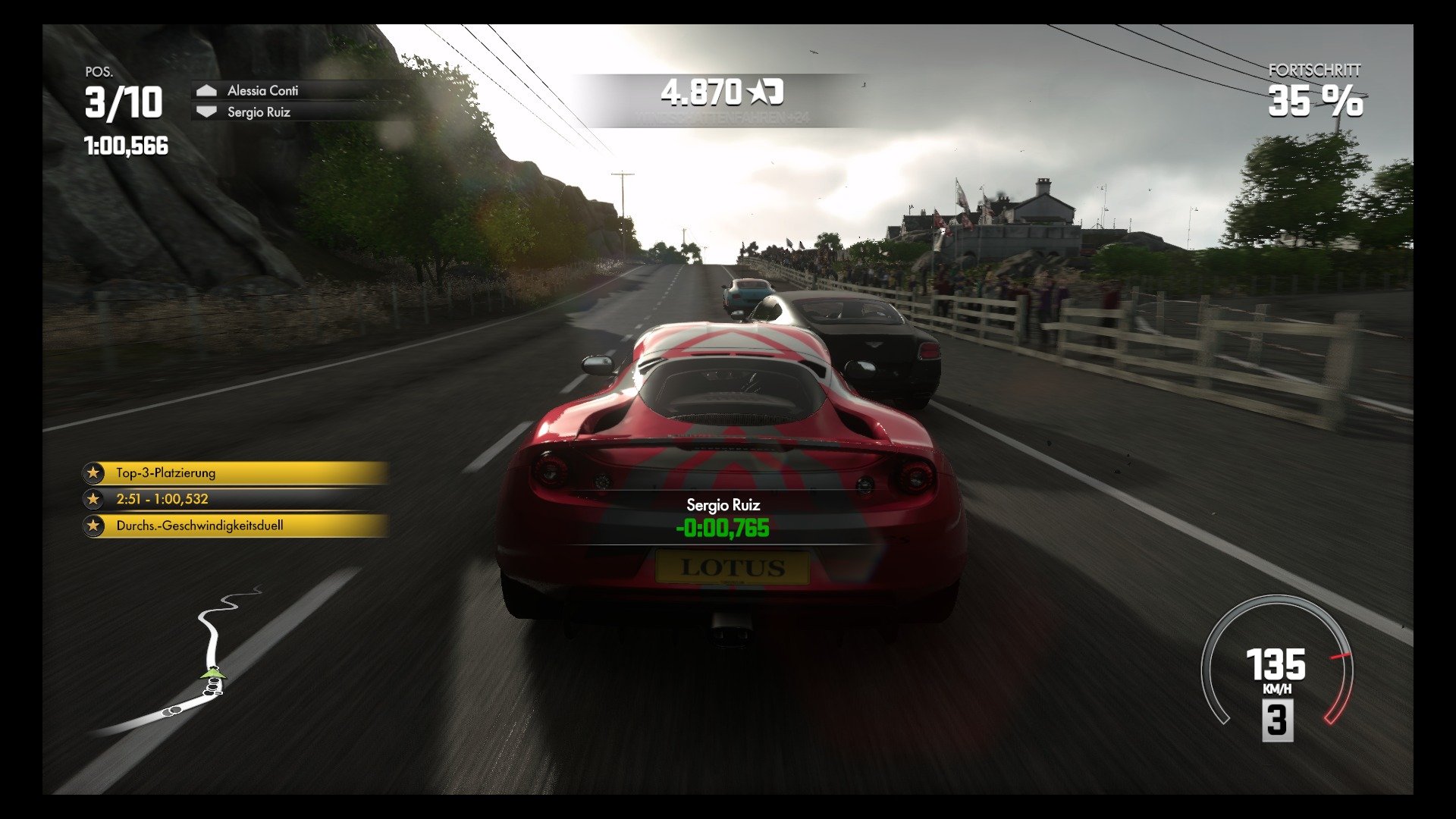Select the hexagon icon beside Sergio Ruiz
The image size is (1456, 819).
[206, 111]
